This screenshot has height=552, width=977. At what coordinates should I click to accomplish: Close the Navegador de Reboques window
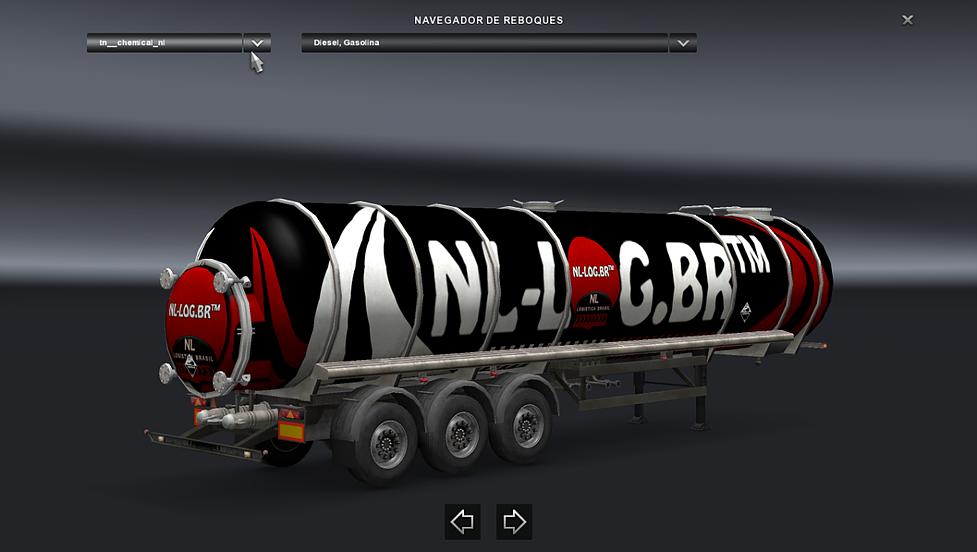[907, 20]
